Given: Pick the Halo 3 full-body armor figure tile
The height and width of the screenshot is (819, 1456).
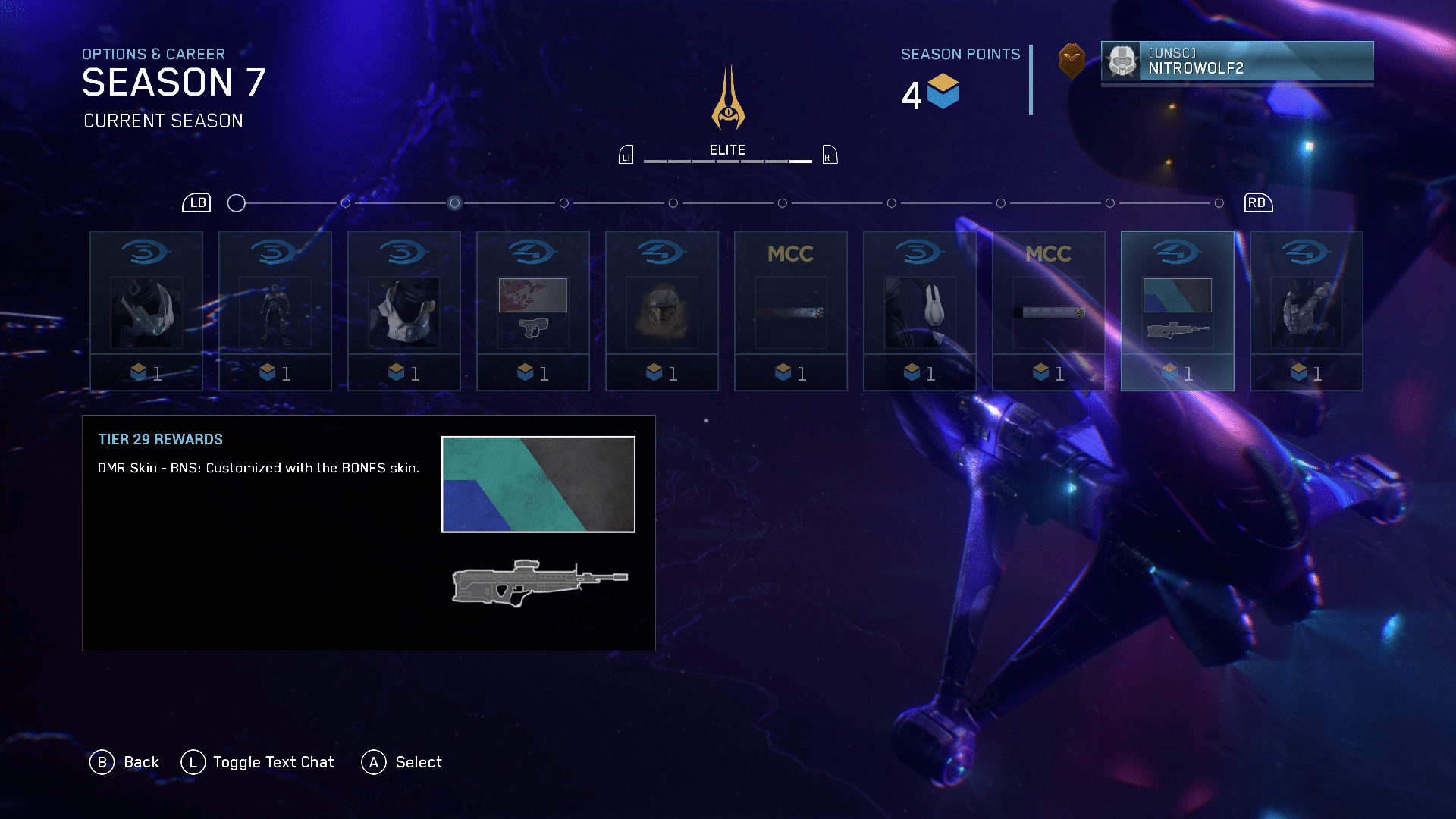Looking at the screenshot, I should click(x=275, y=311).
